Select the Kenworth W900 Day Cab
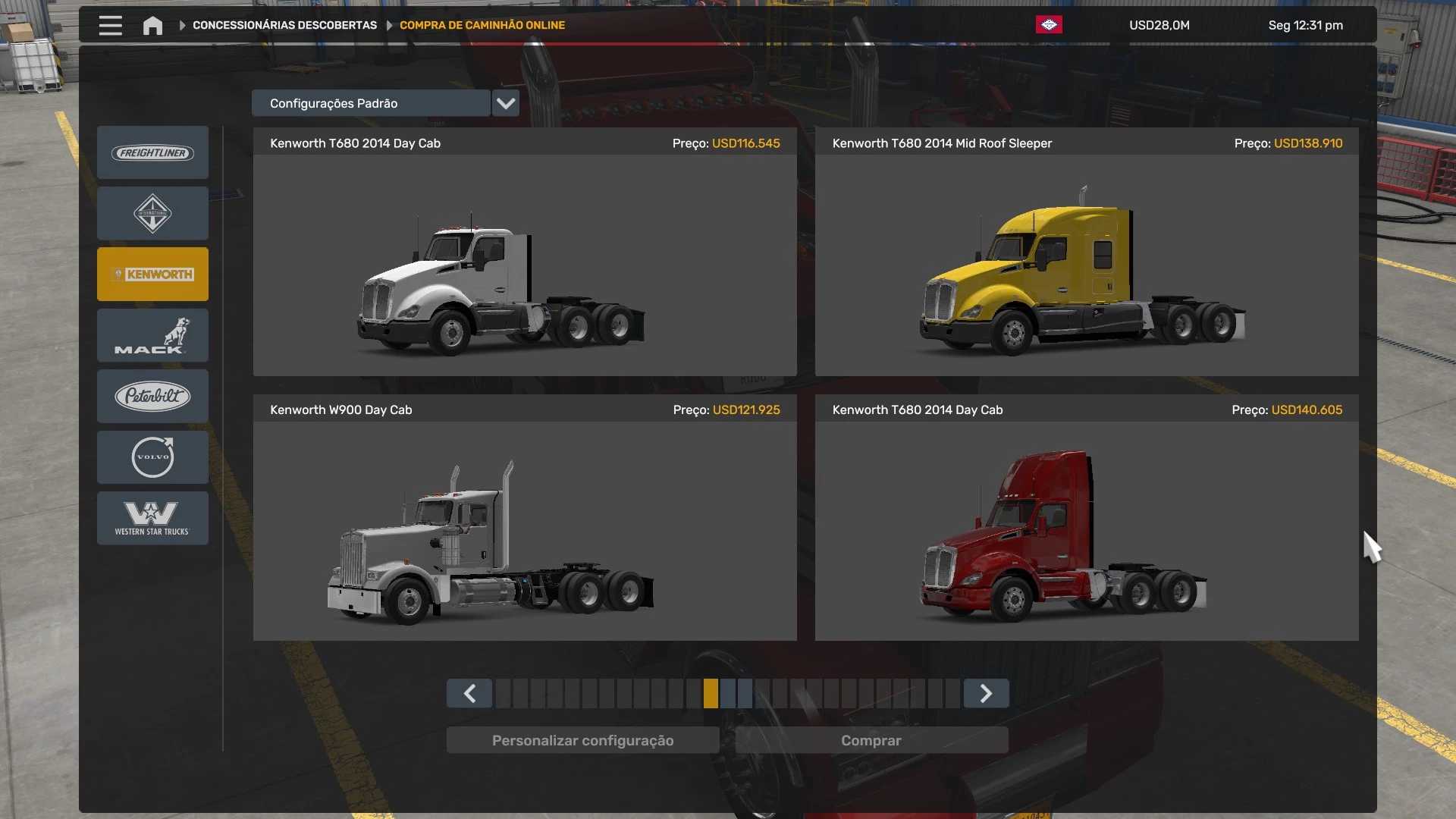This screenshot has height=819, width=1456. pyautogui.click(x=525, y=531)
